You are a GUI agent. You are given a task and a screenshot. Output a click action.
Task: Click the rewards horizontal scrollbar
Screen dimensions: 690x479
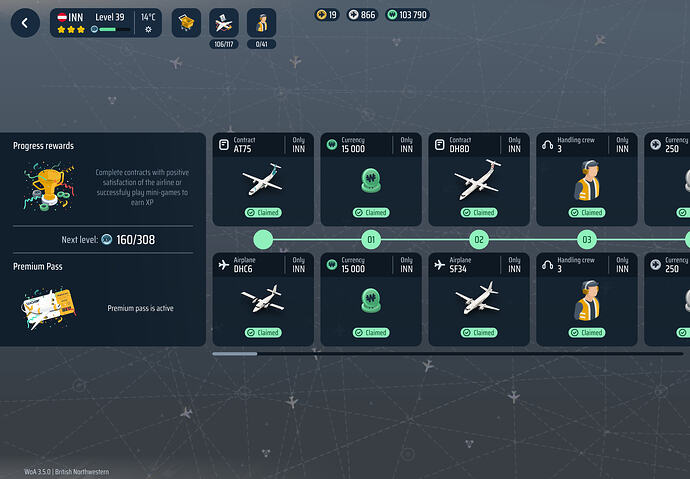[x=235, y=353]
